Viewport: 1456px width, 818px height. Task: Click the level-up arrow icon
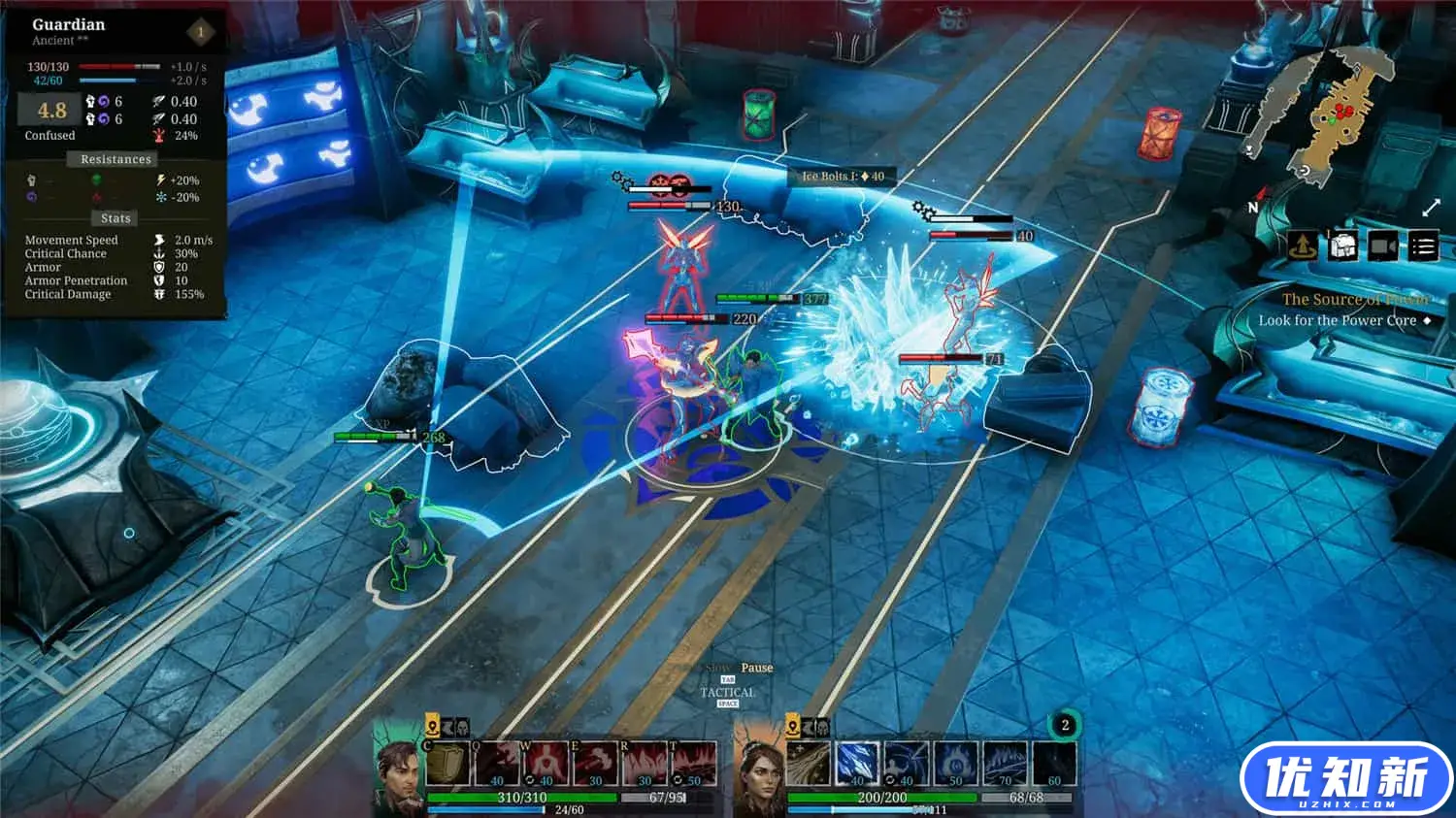[x=1303, y=246]
